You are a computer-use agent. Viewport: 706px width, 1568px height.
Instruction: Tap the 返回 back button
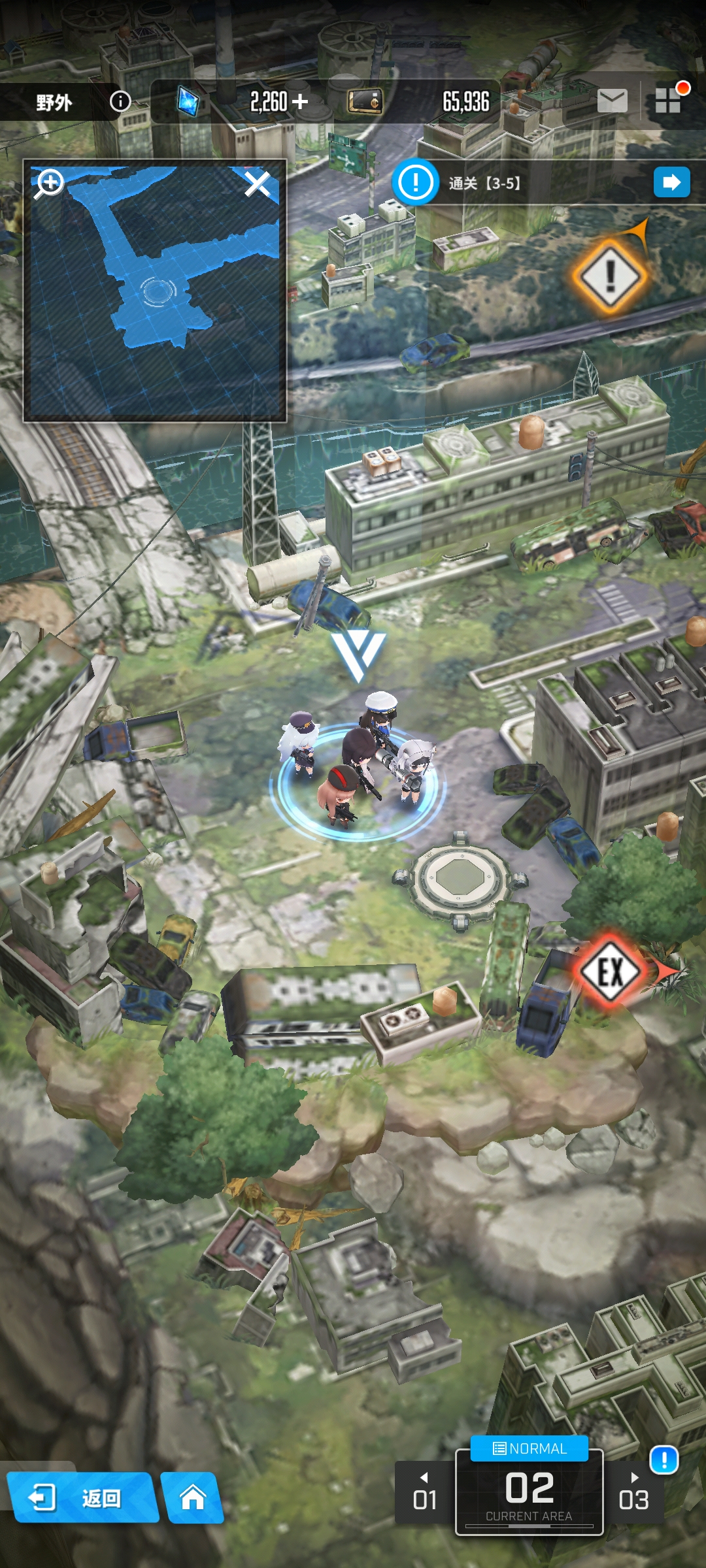[82, 1497]
